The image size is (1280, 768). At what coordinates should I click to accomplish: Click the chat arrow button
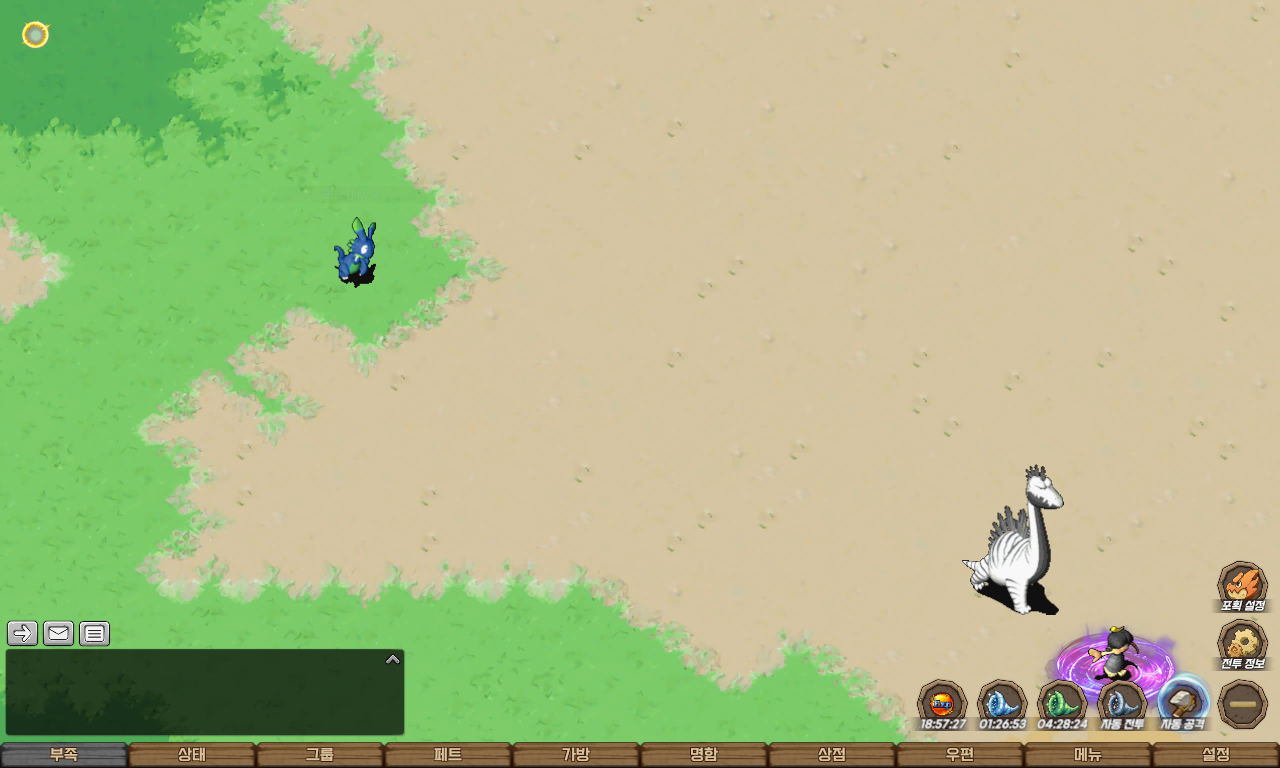point(23,633)
